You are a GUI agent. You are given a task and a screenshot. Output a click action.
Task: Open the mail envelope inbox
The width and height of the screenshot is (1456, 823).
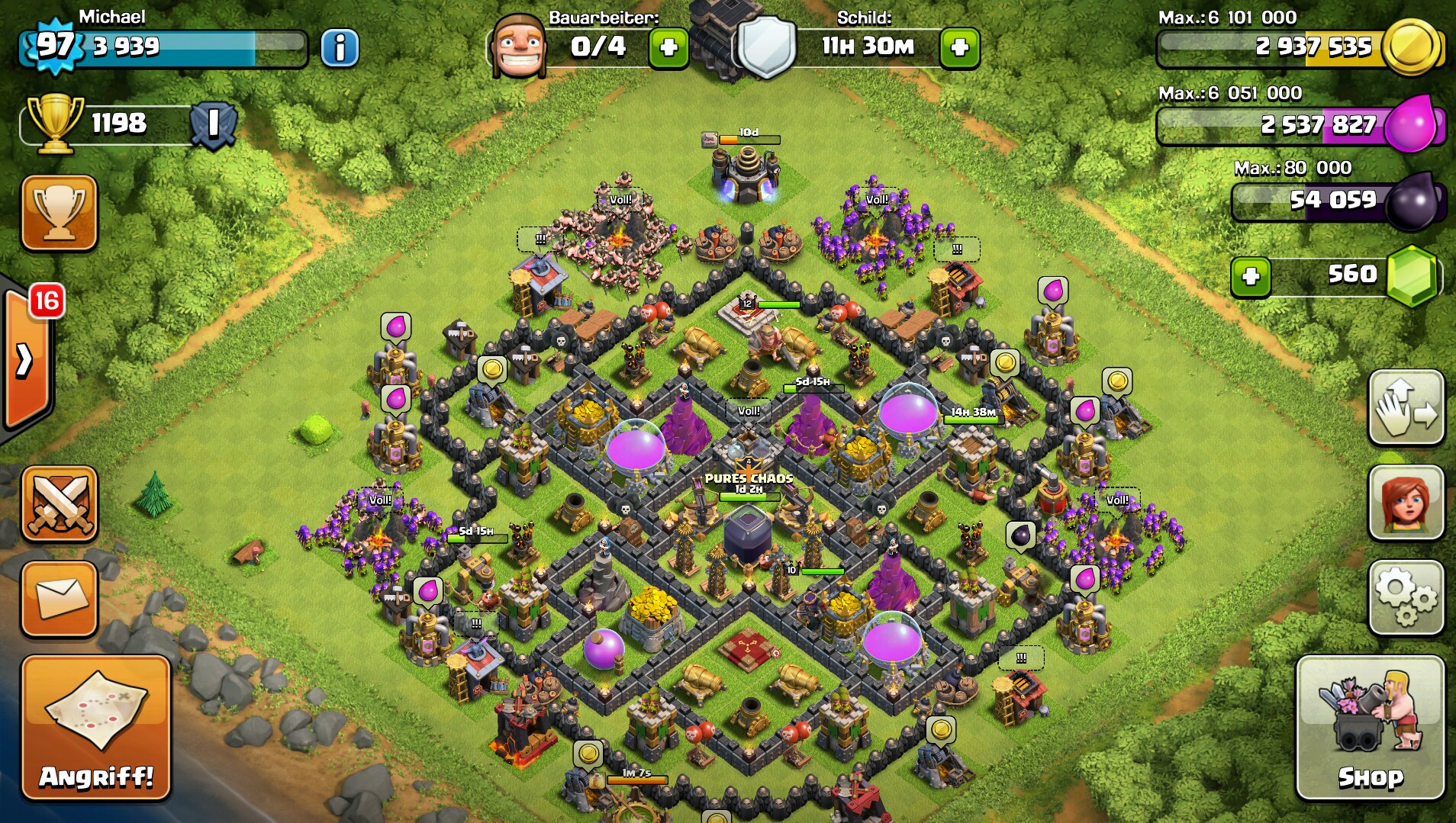coord(60,599)
